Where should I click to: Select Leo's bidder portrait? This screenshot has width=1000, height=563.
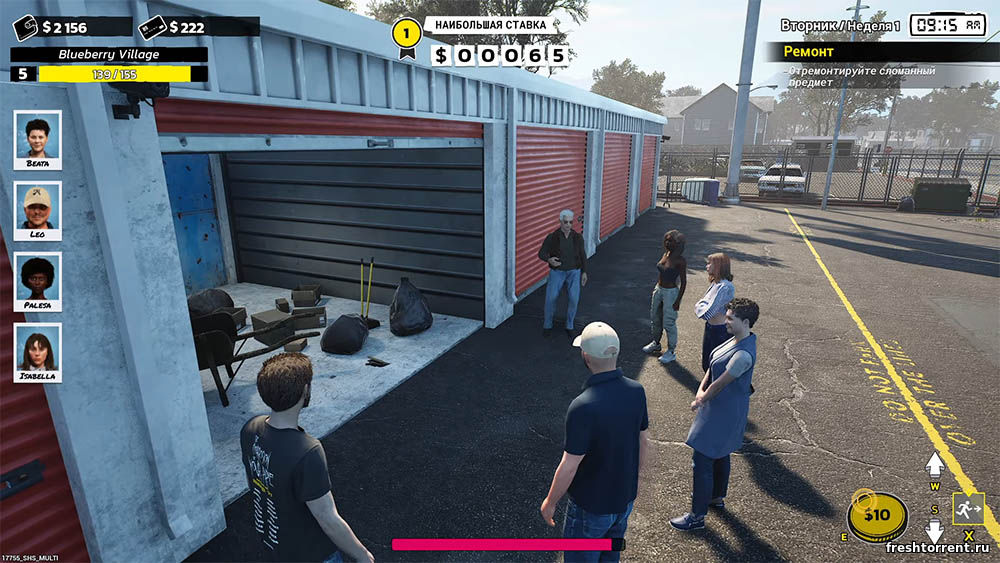[38, 210]
